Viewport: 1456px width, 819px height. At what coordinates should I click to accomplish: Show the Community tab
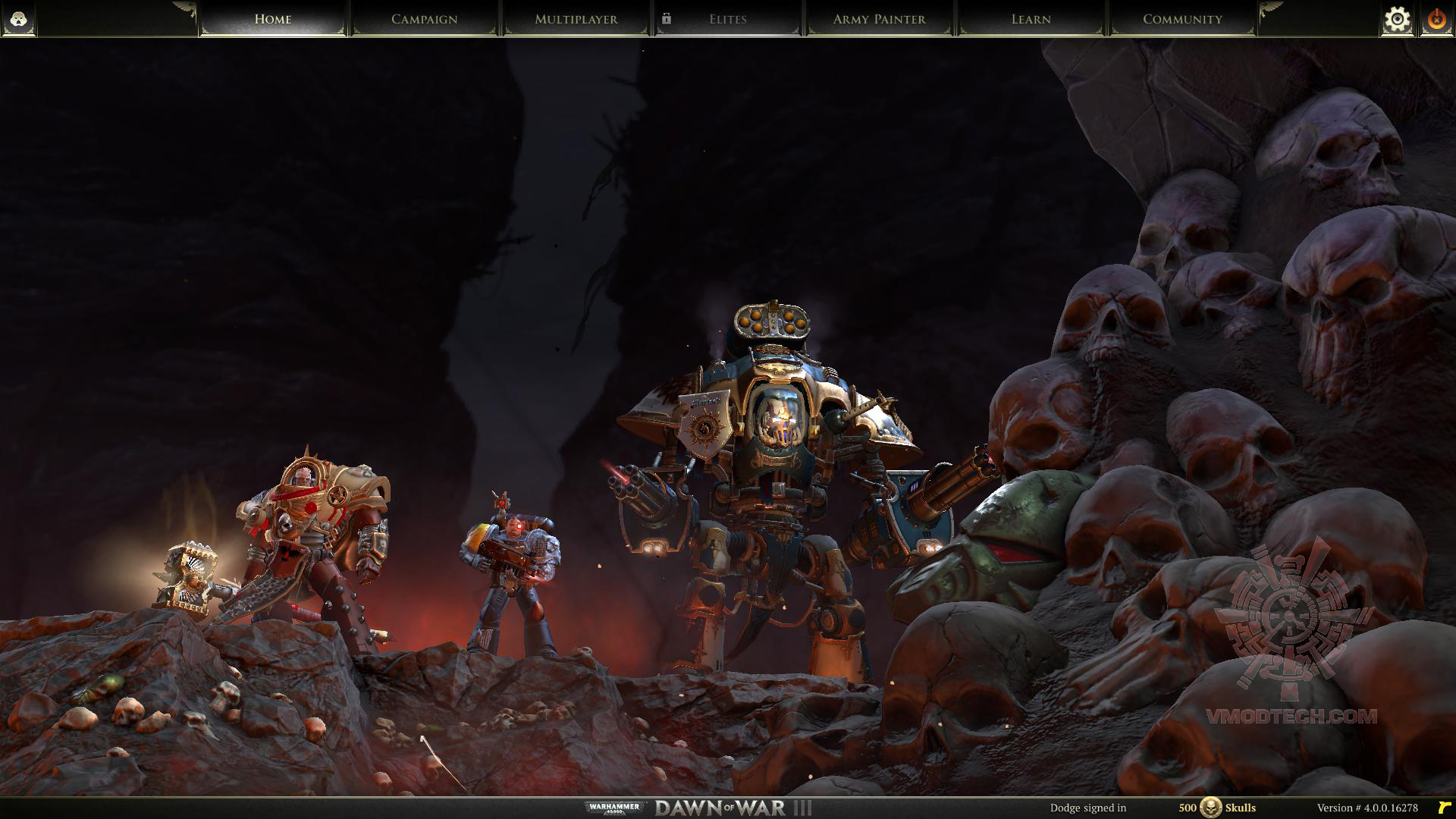click(1182, 19)
